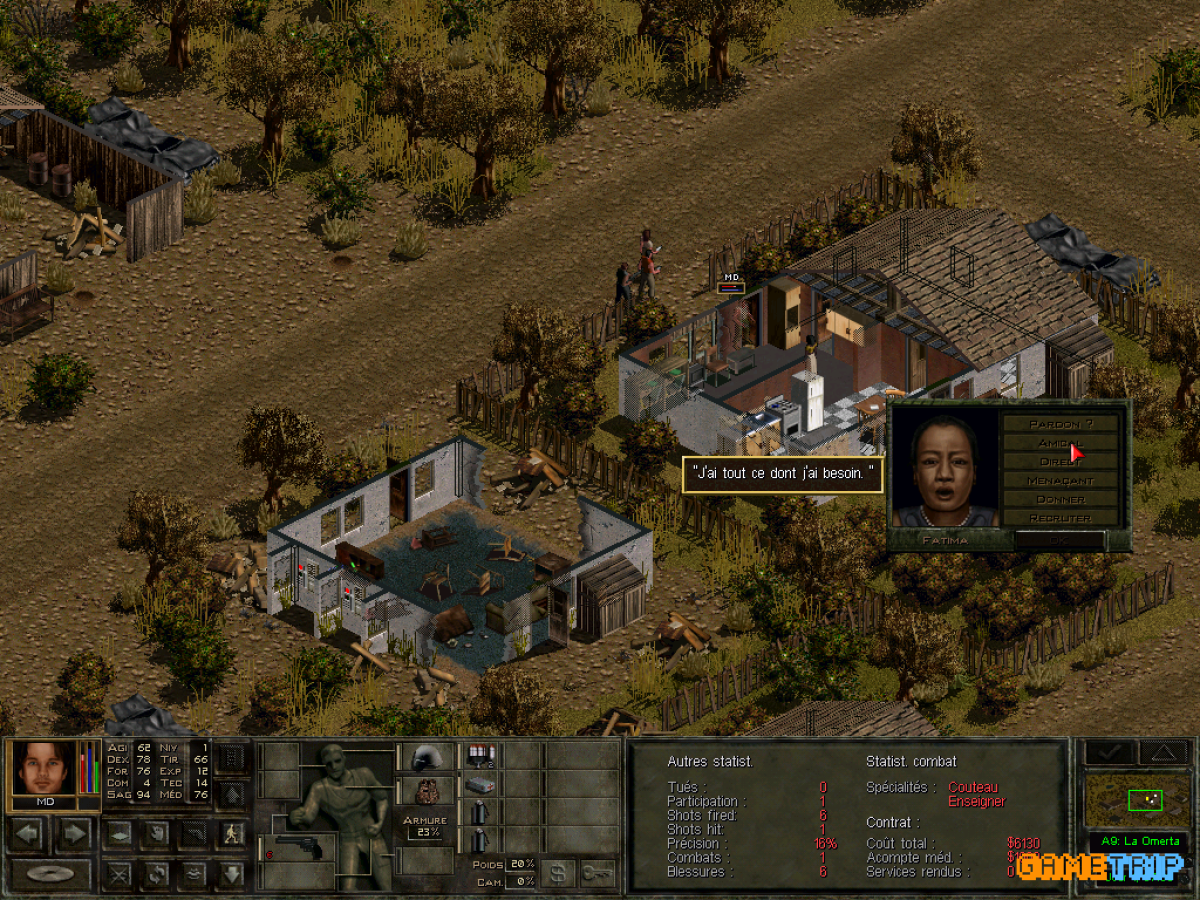Click the key ring button
1200x900 pixels.
click(597, 873)
